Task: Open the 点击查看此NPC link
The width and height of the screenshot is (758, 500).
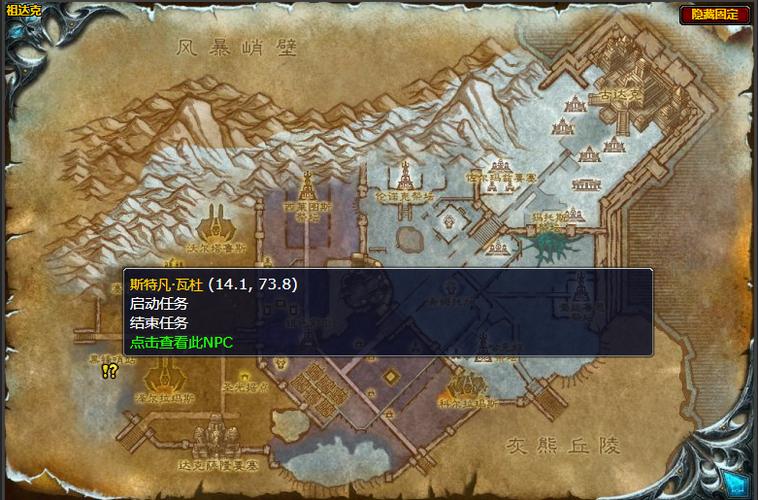Action: coord(181,342)
